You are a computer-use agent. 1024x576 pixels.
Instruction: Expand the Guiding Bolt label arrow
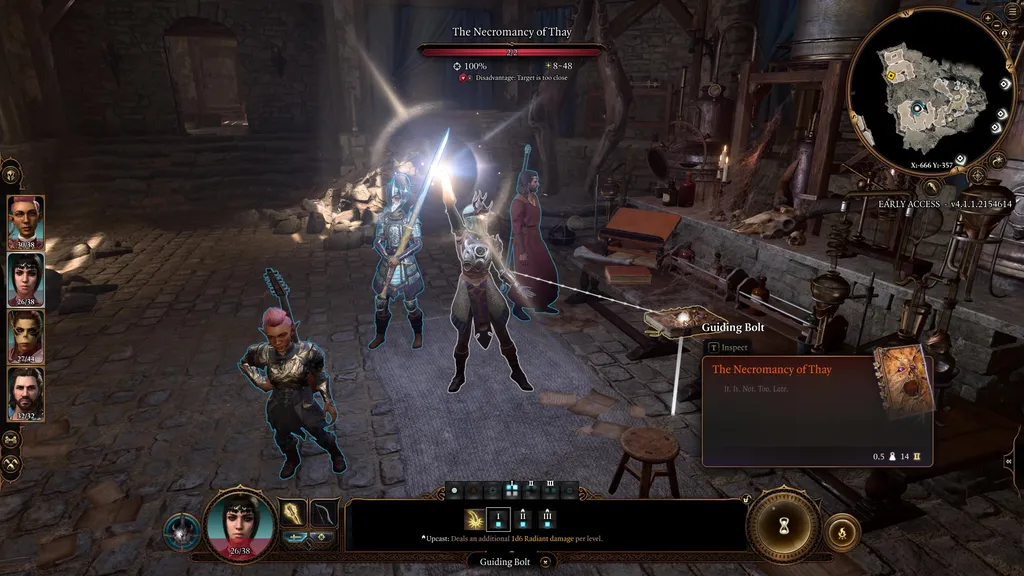click(545, 562)
